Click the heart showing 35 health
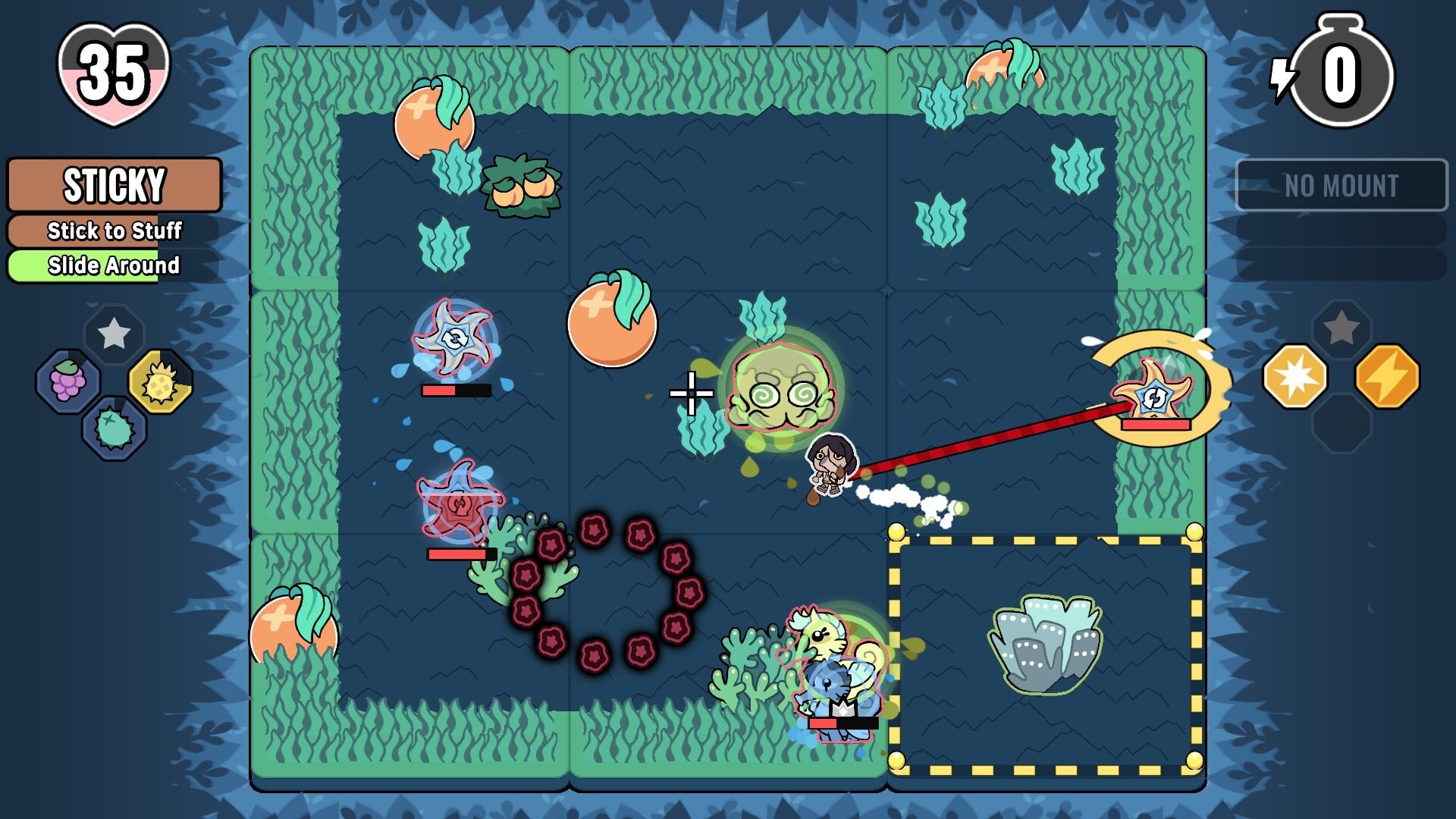 112,76
